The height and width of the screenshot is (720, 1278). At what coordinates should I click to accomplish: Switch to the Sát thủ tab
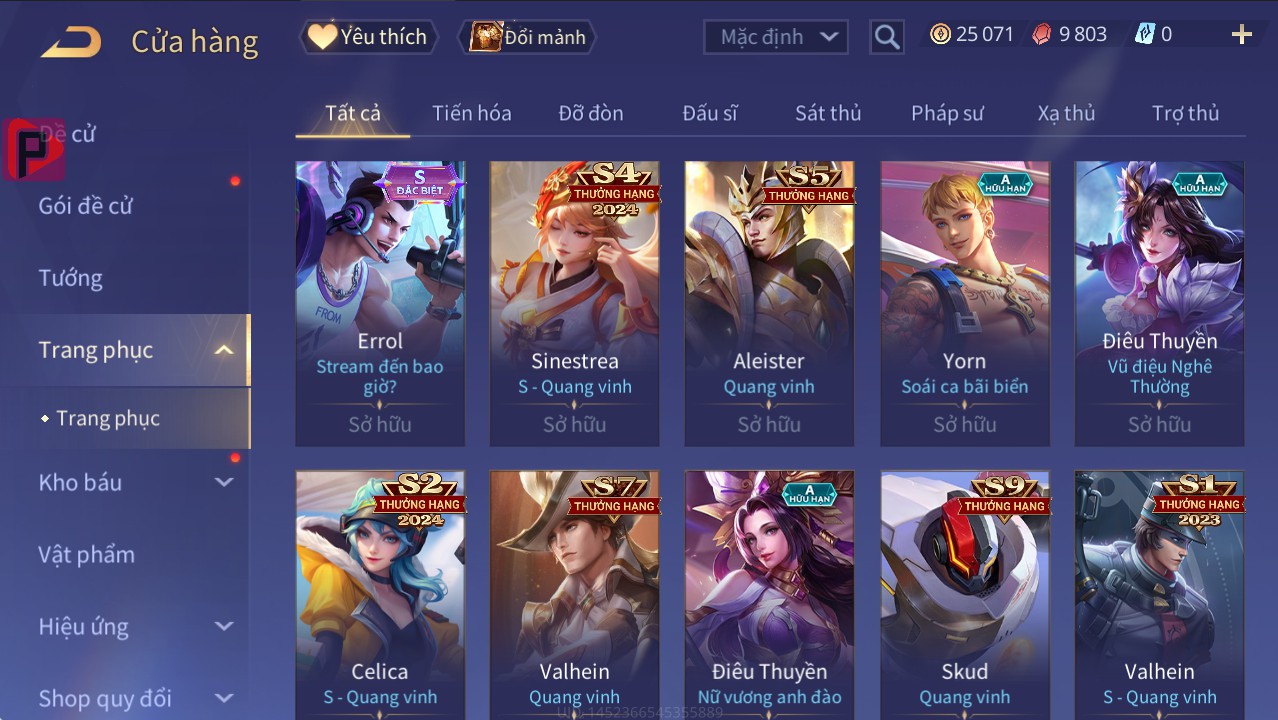pos(828,113)
